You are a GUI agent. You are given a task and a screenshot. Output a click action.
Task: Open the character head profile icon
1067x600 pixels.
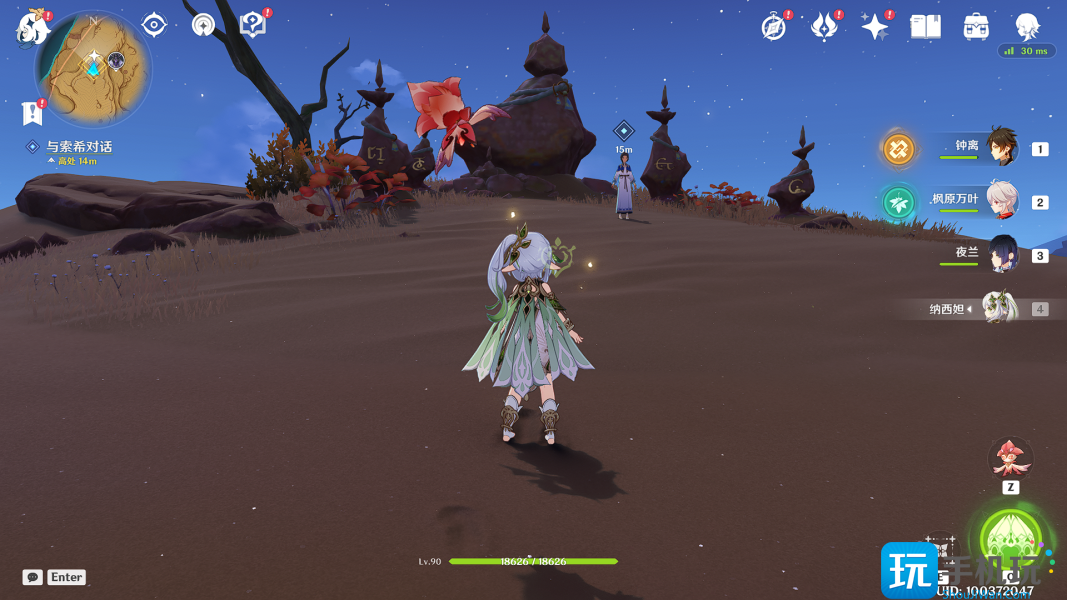[1027, 27]
